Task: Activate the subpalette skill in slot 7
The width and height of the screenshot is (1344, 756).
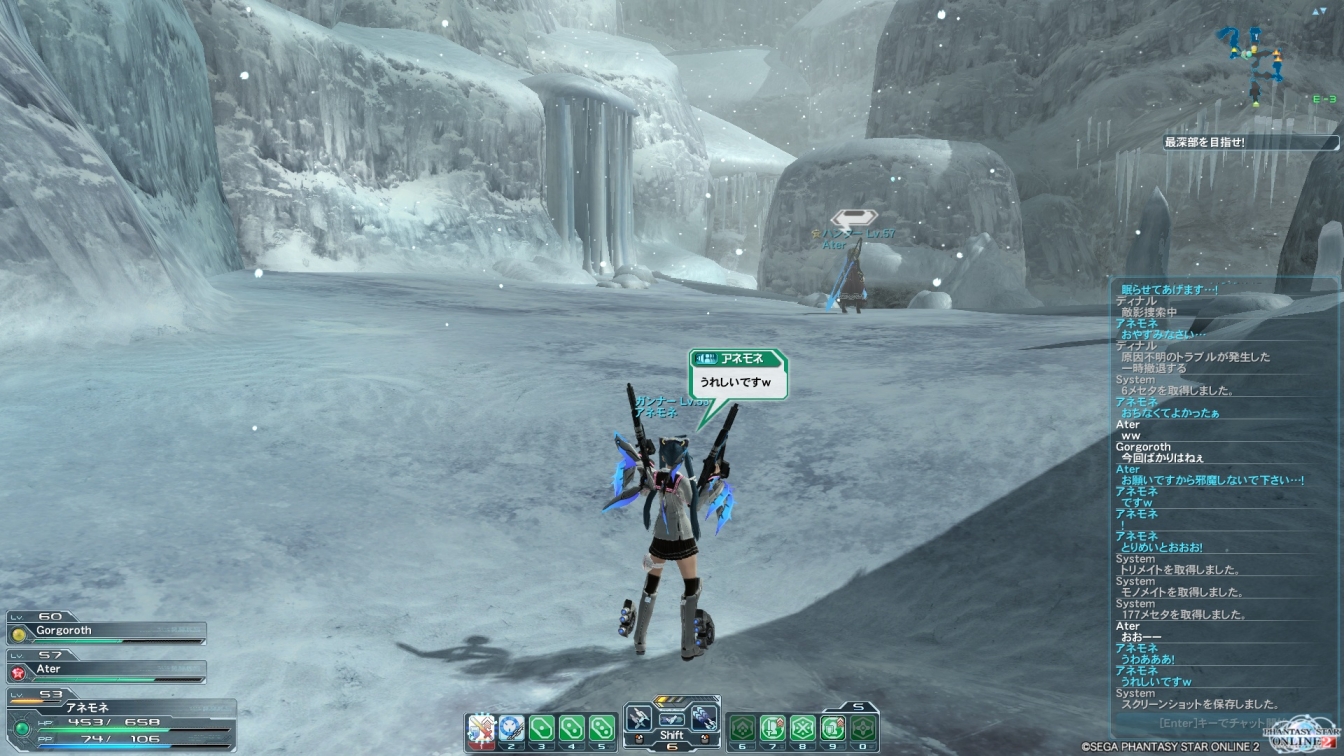Action: point(772,727)
